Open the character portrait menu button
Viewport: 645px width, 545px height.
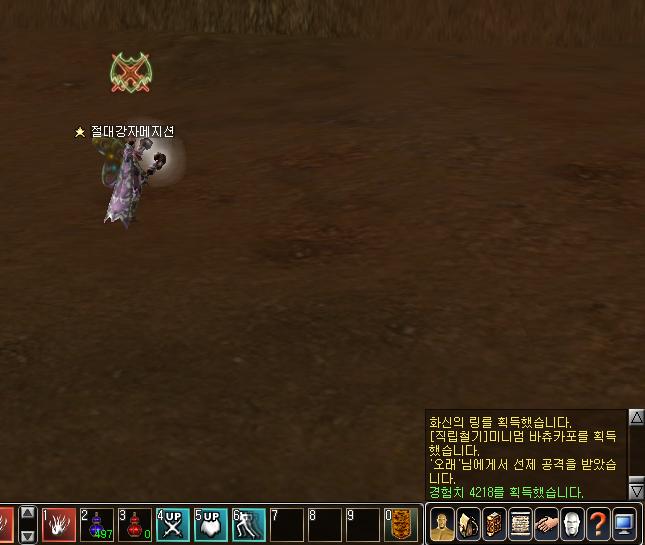(x=442, y=524)
